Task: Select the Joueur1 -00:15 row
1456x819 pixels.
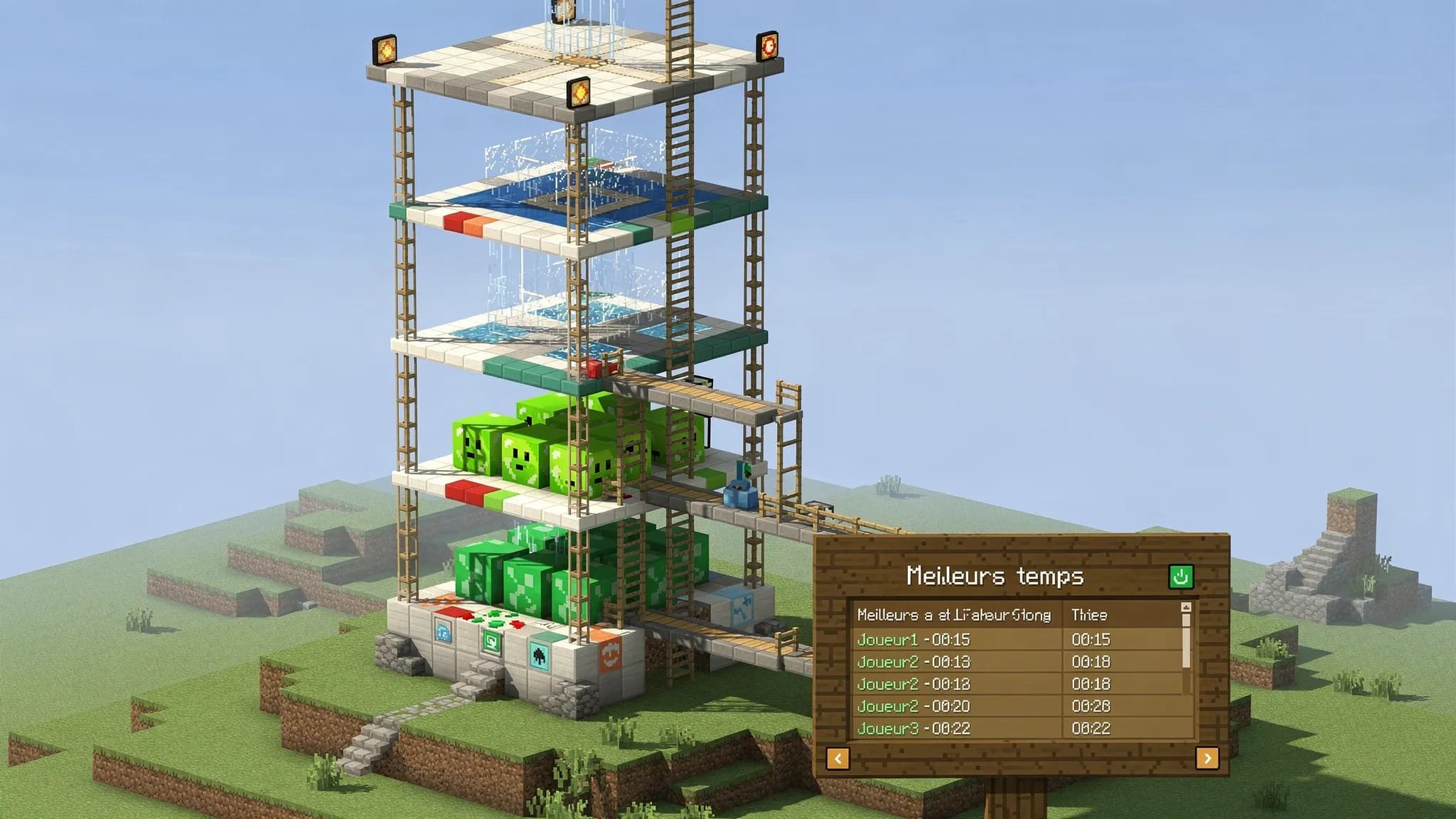Action: click(x=1018, y=639)
